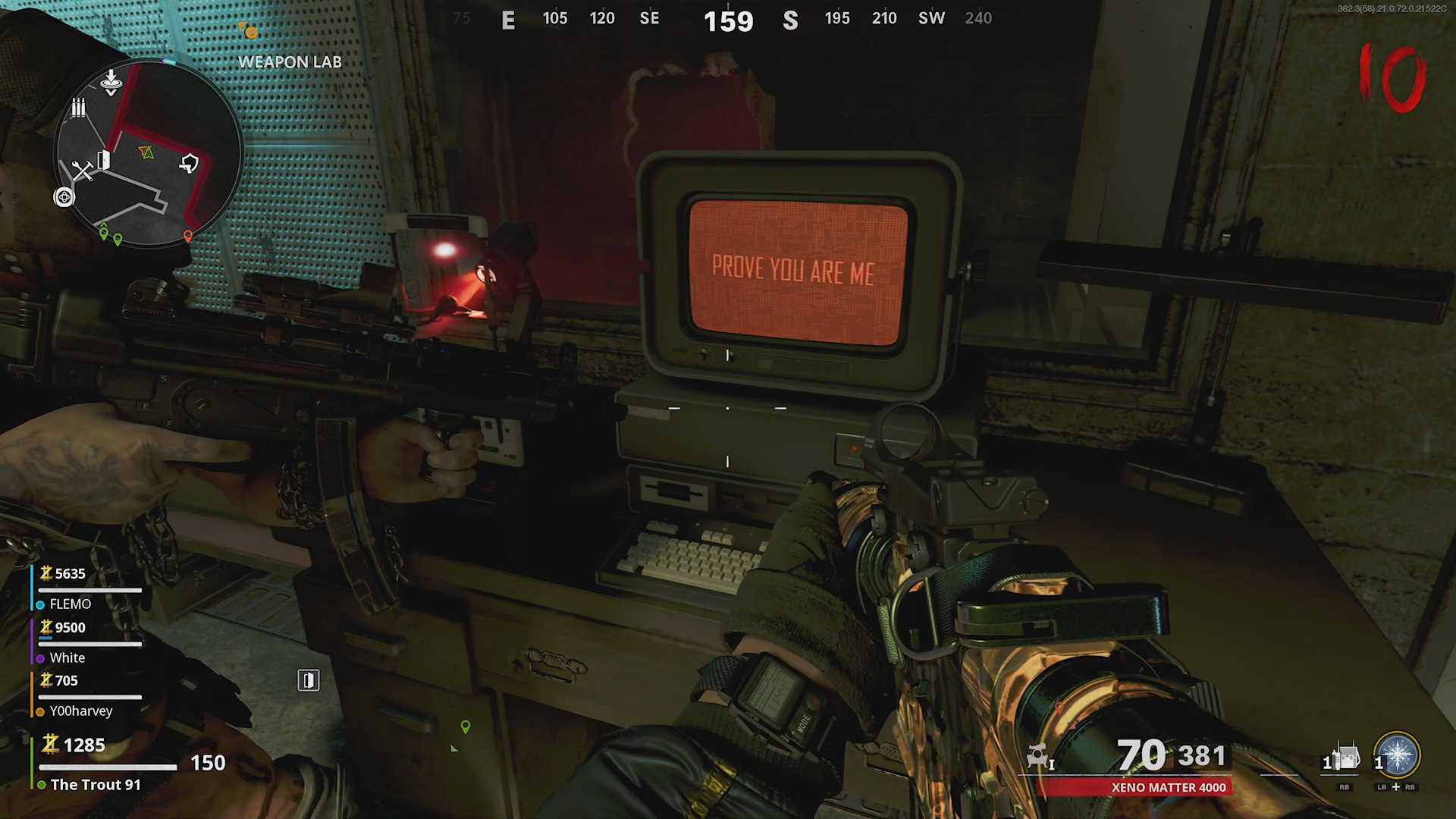This screenshot has width=1456, height=819.
Task: Select the crafting table marker on minimap
Action: click(x=82, y=171)
